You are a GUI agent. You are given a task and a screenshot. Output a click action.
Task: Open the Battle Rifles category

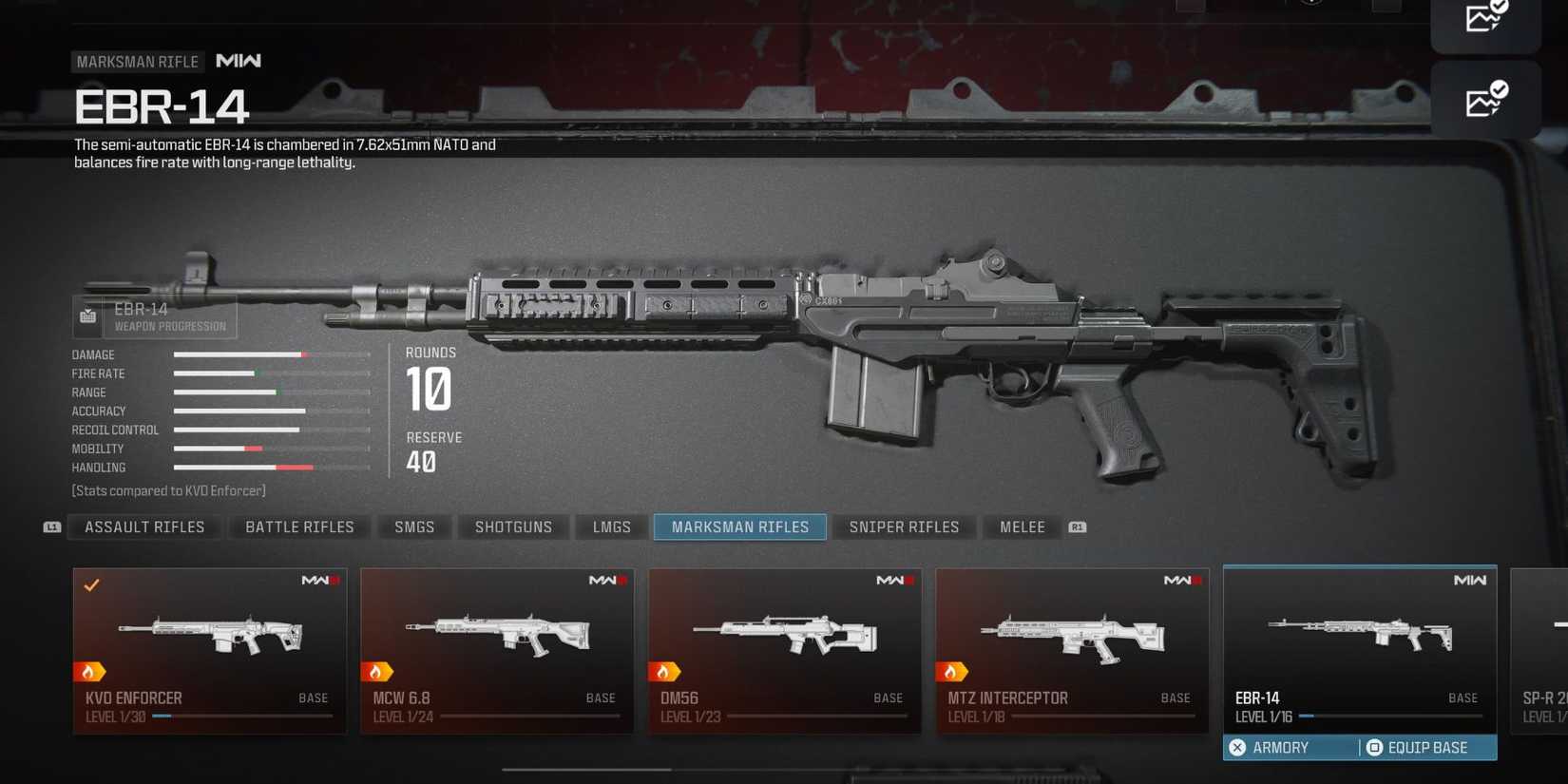[298, 526]
